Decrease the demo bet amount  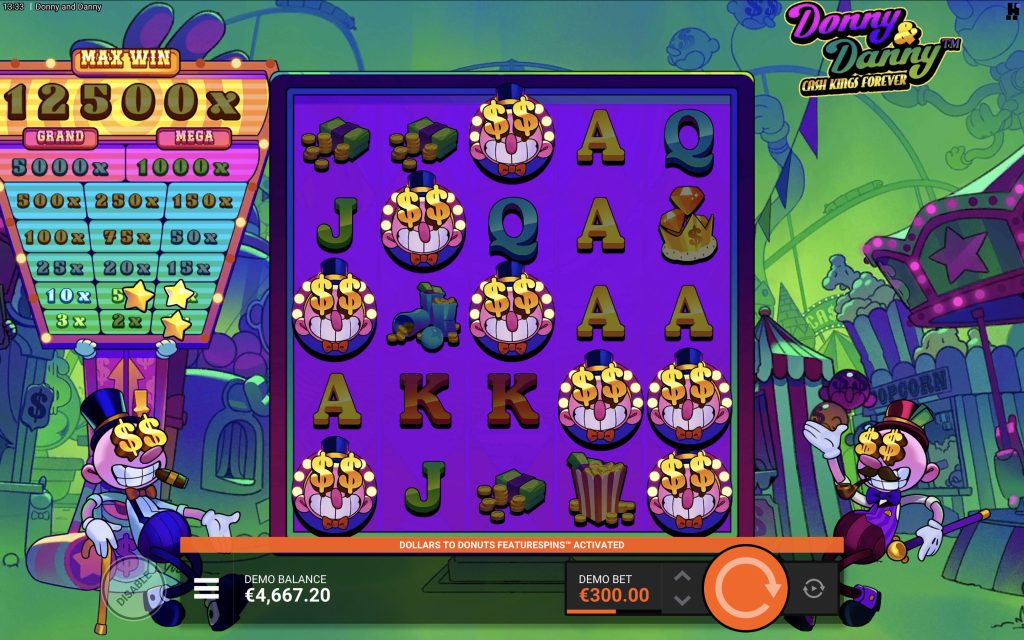pos(682,600)
